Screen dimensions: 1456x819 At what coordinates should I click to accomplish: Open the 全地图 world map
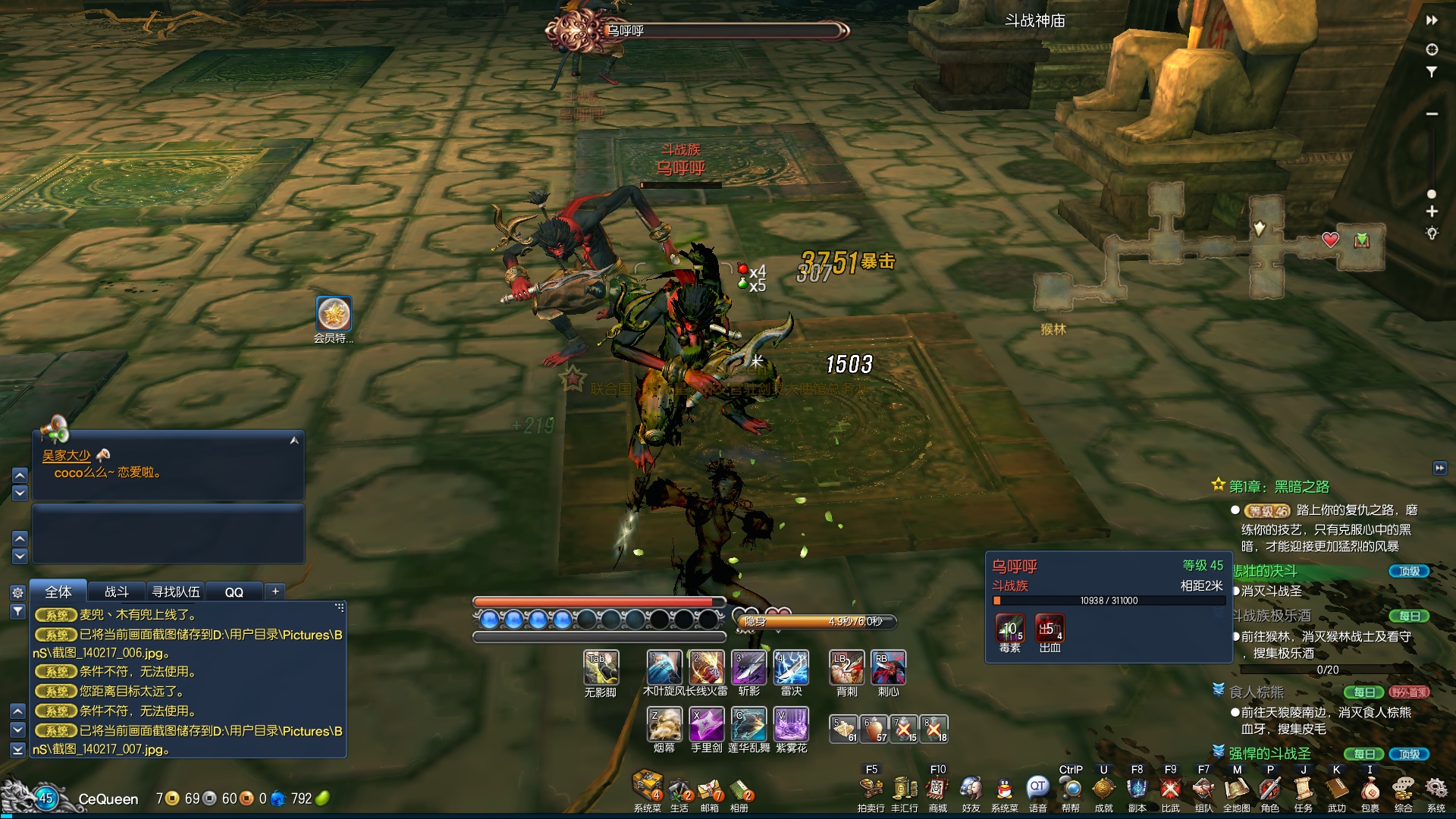[x=1236, y=789]
